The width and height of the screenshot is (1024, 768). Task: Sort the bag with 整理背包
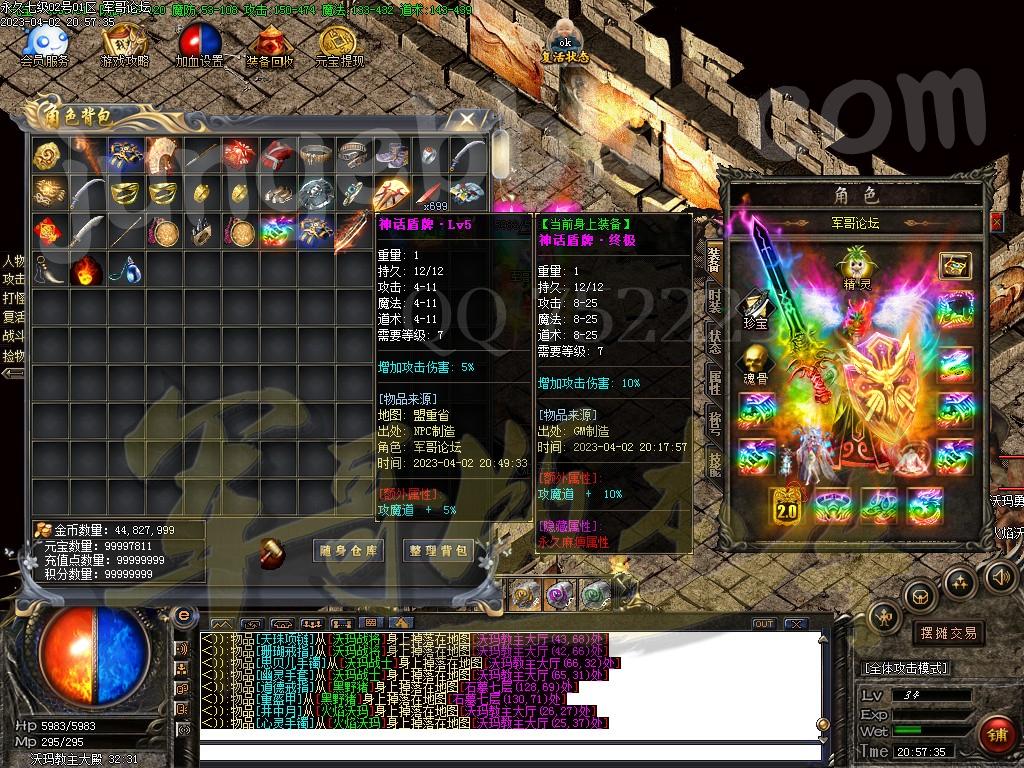[x=438, y=550]
